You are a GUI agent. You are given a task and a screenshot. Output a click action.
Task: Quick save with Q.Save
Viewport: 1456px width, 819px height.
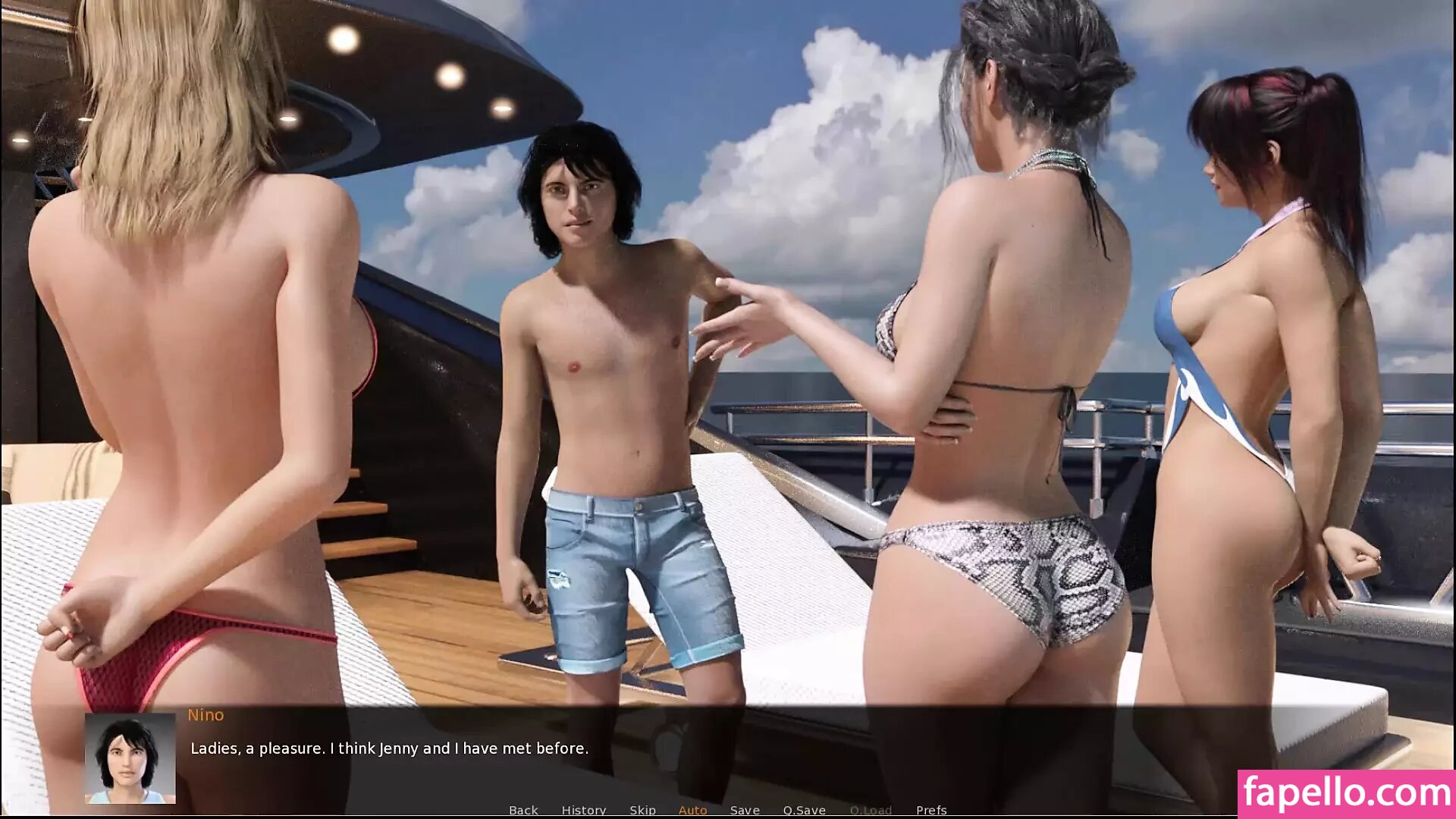[x=804, y=810]
